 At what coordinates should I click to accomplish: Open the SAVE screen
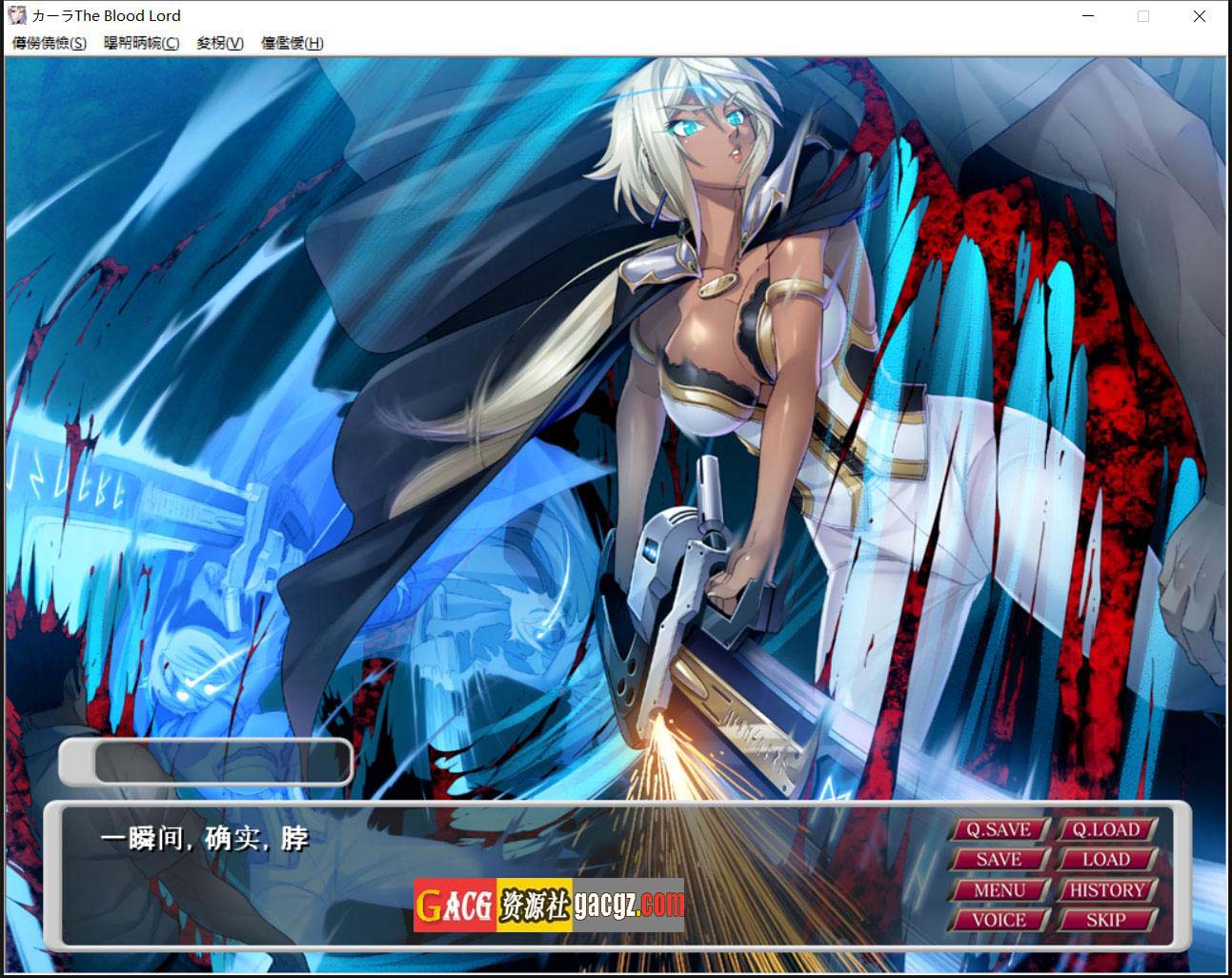point(999,860)
